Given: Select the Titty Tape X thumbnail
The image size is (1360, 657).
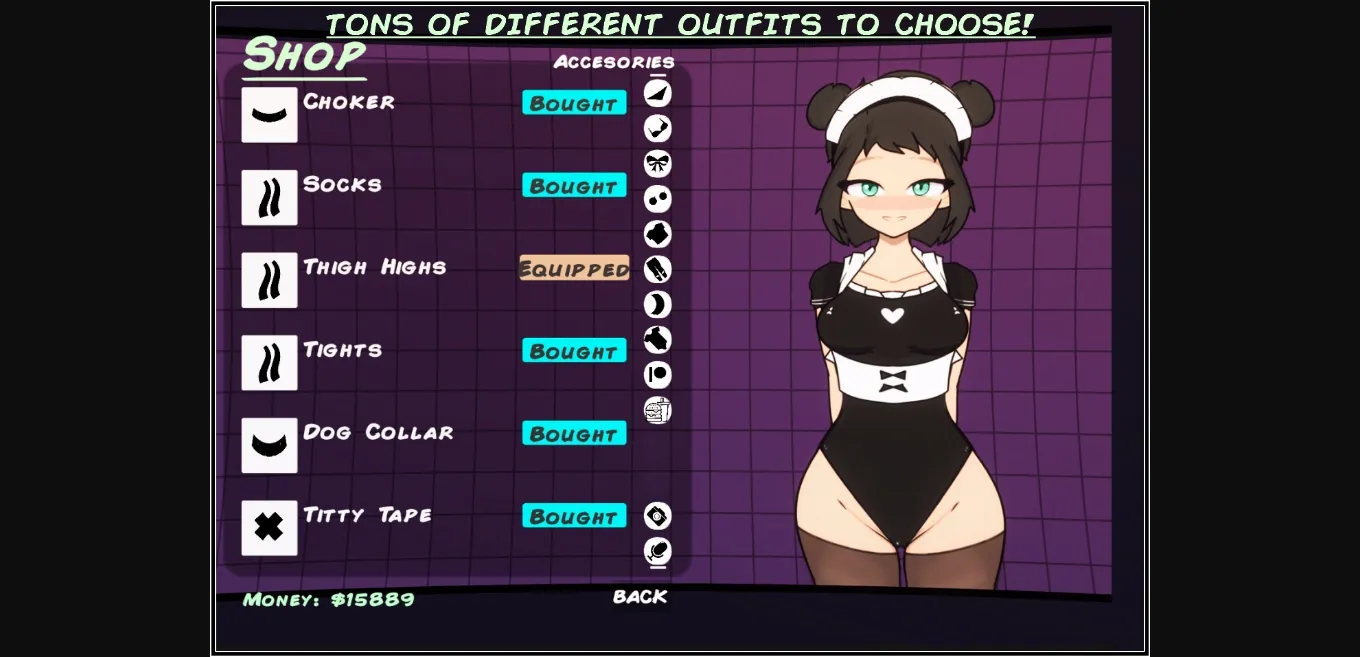Looking at the screenshot, I should [x=269, y=528].
